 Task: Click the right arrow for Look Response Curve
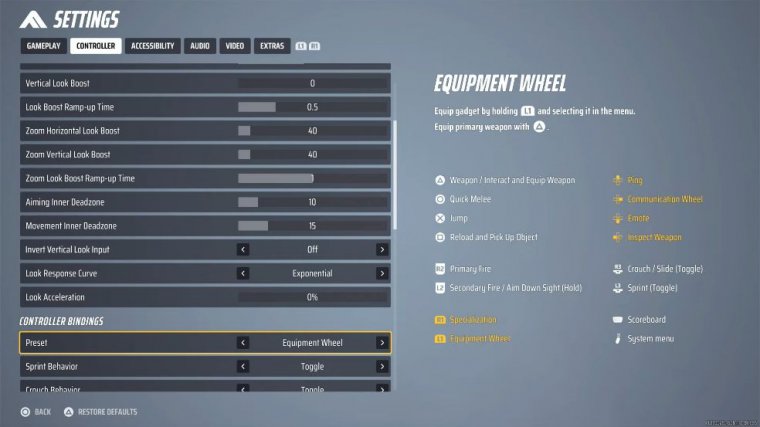tap(381, 273)
